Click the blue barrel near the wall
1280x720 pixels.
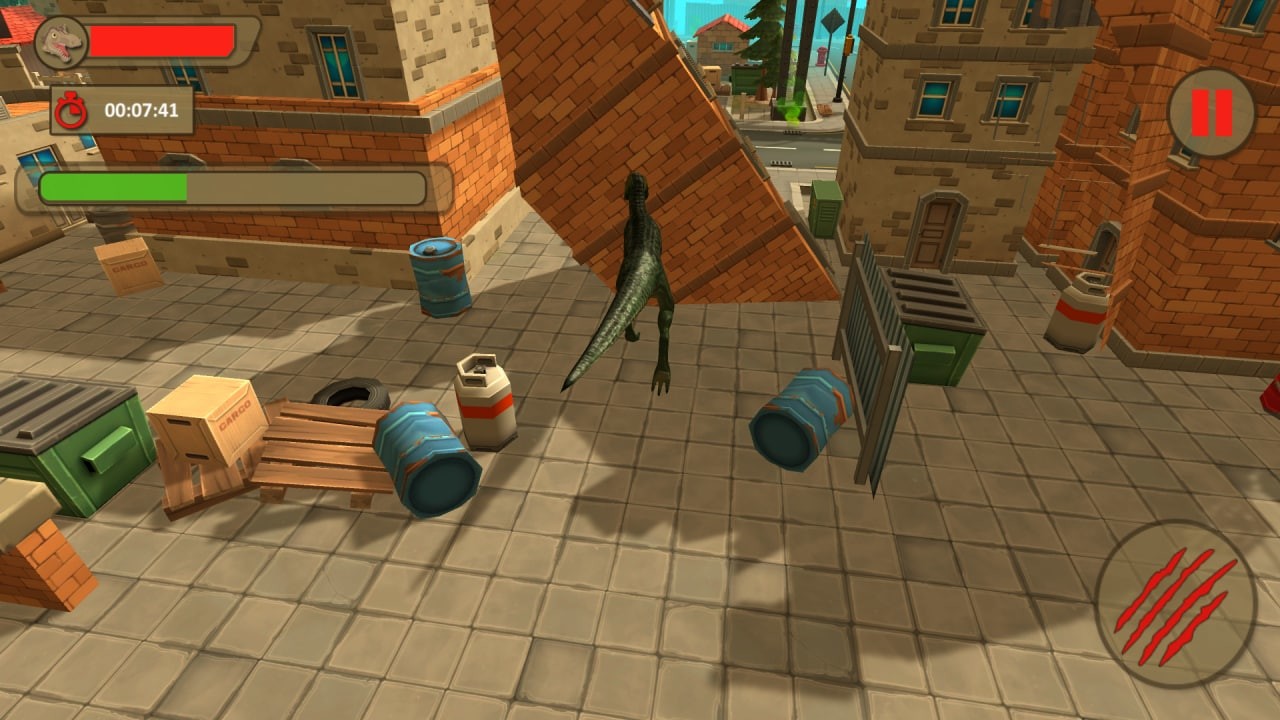point(438,275)
